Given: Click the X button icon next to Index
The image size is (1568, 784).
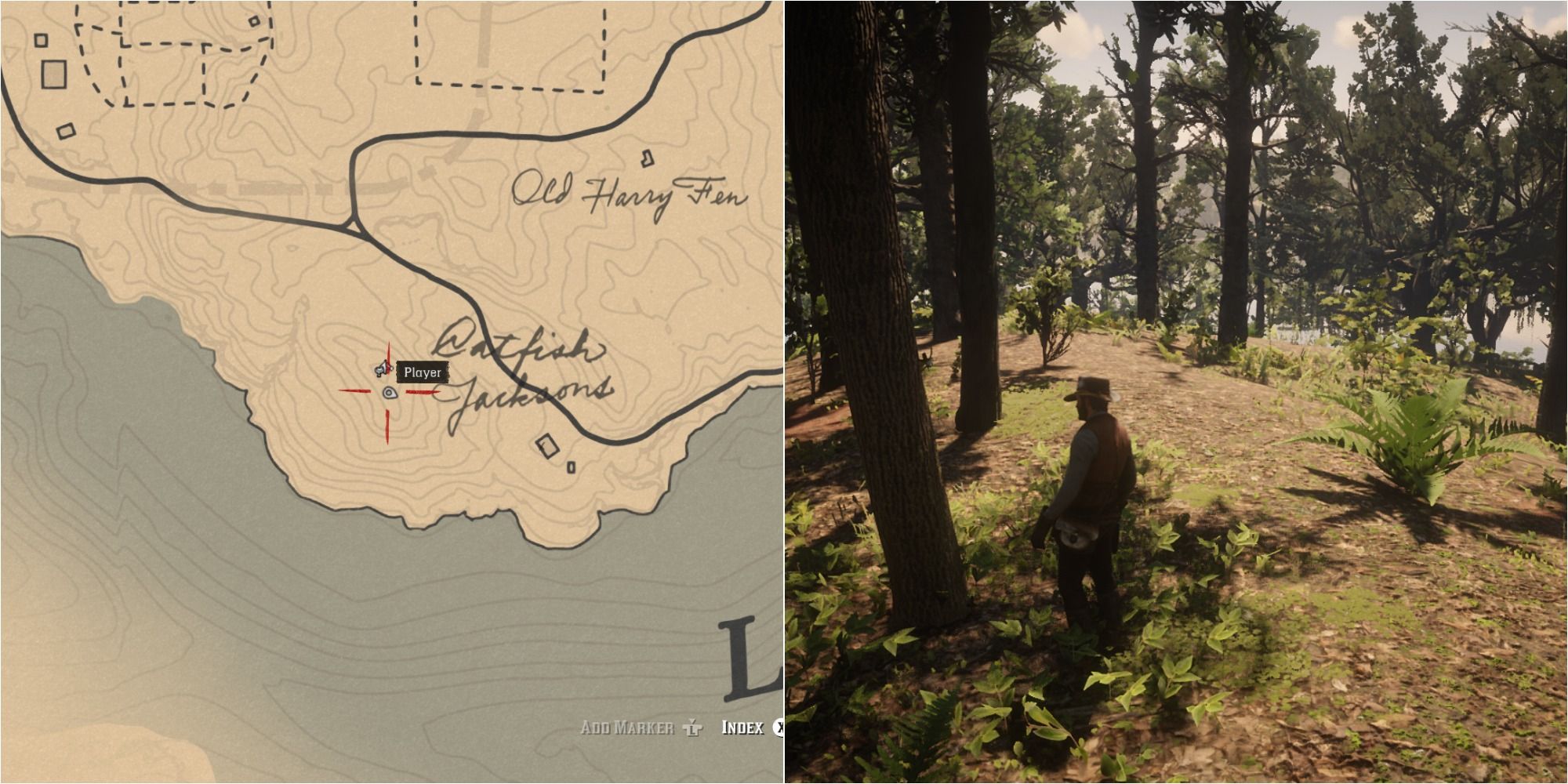Looking at the screenshot, I should [x=781, y=727].
